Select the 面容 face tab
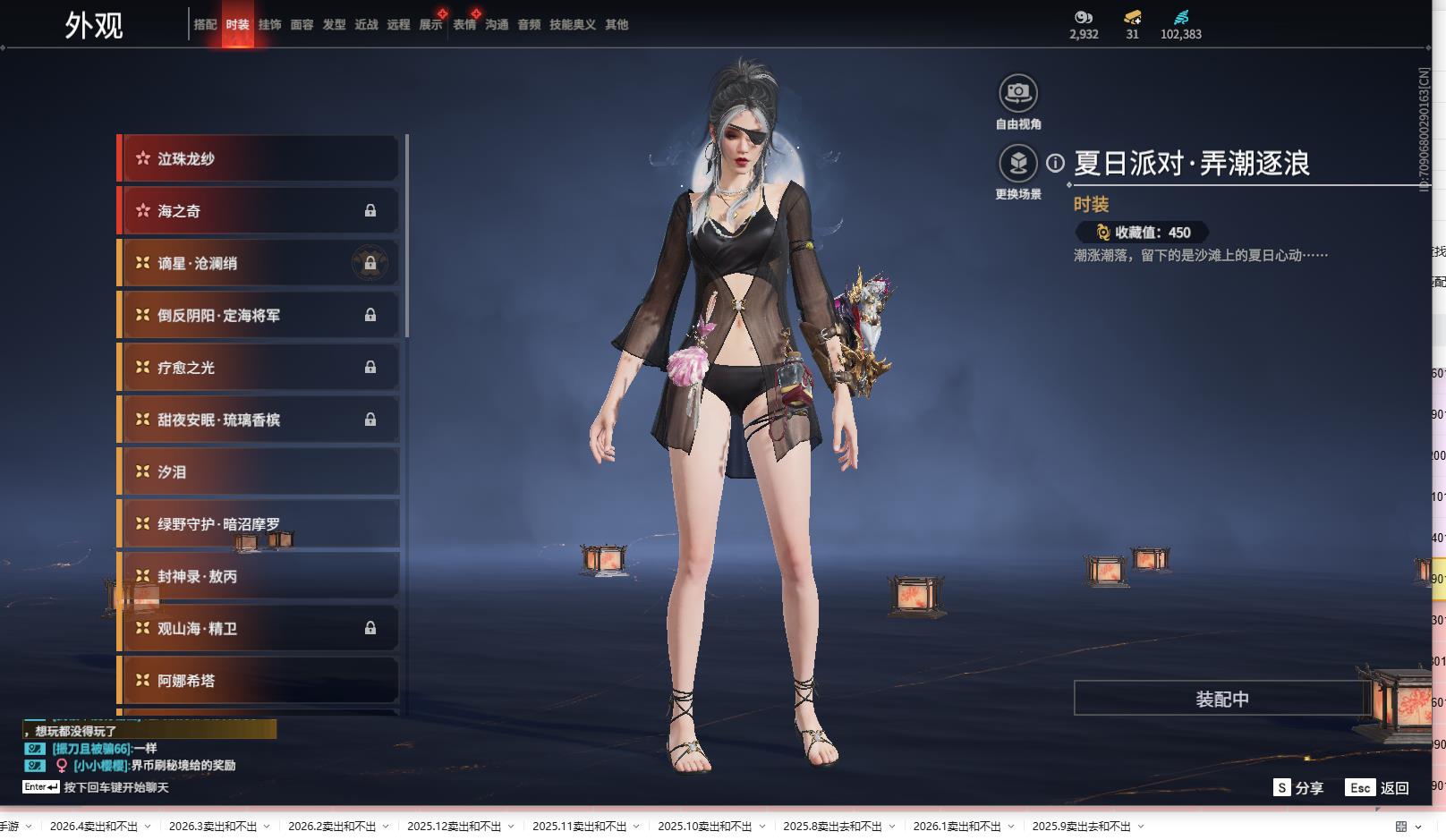Viewport: 1446px width, 840px height. [302, 25]
